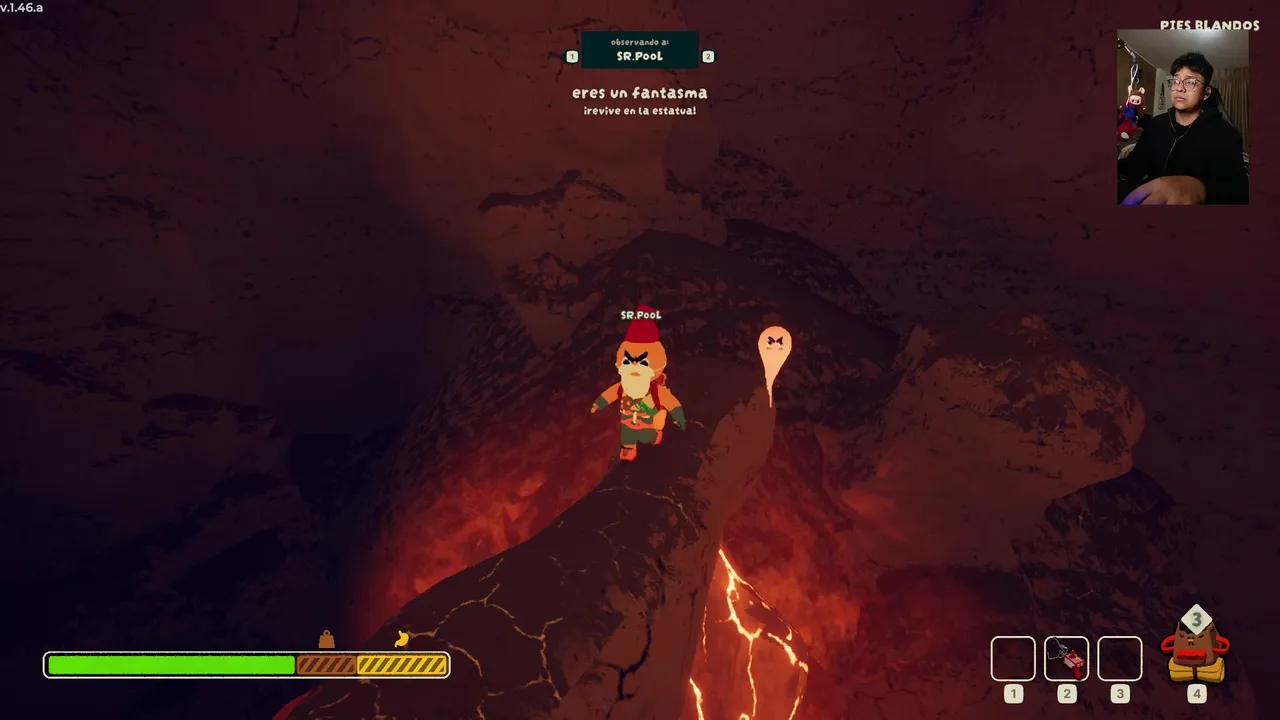Viewport: 1280px width, 720px height.
Task: Open the brown backpack slot
Action: 1195,651
